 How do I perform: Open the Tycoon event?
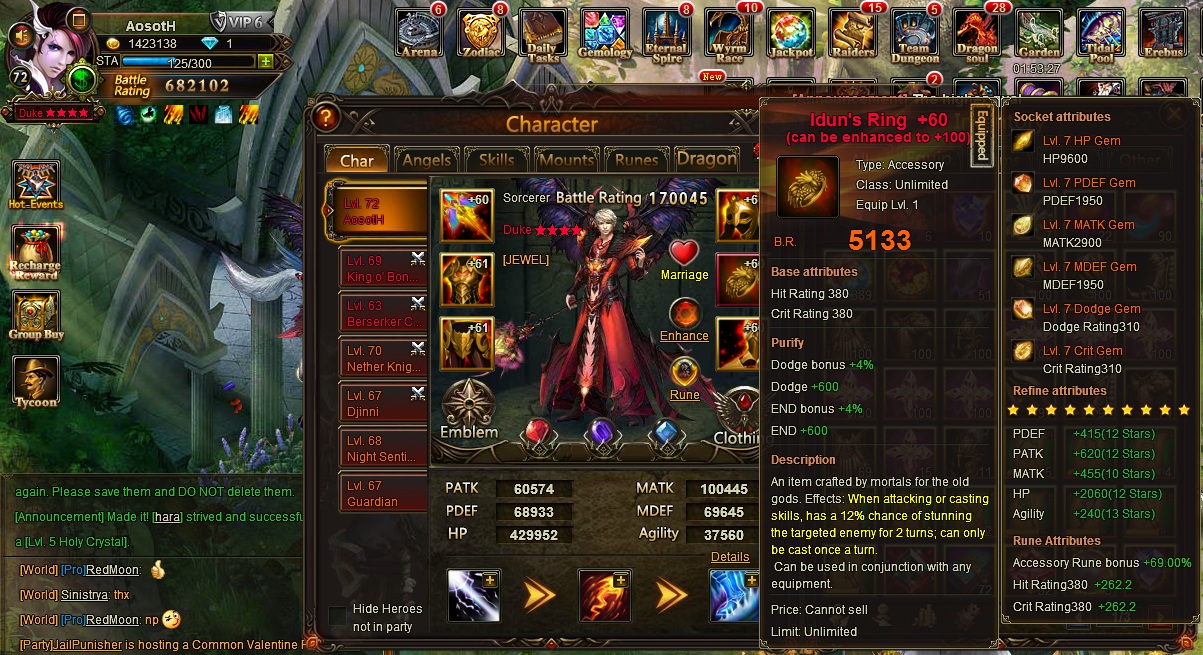point(36,382)
